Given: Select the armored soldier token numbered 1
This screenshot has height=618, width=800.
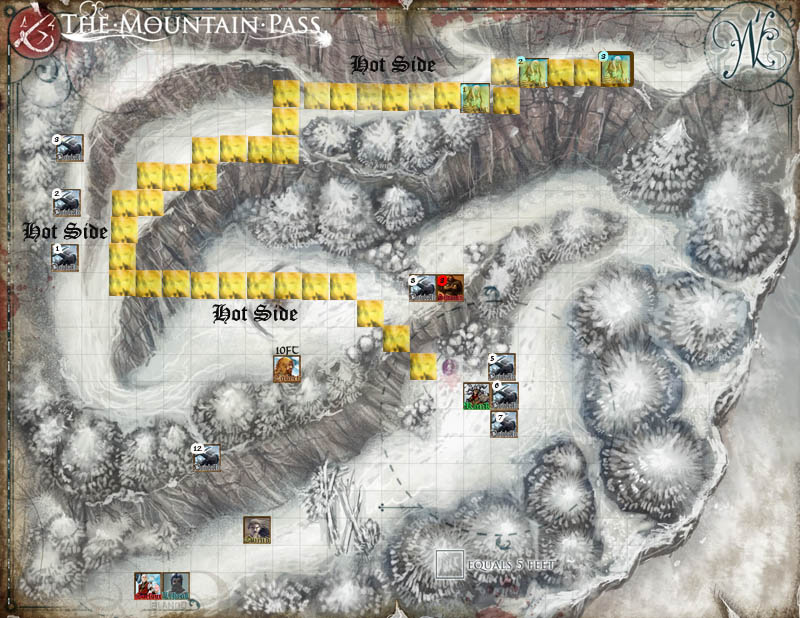Looking at the screenshot, I should [x=68, y=258].
